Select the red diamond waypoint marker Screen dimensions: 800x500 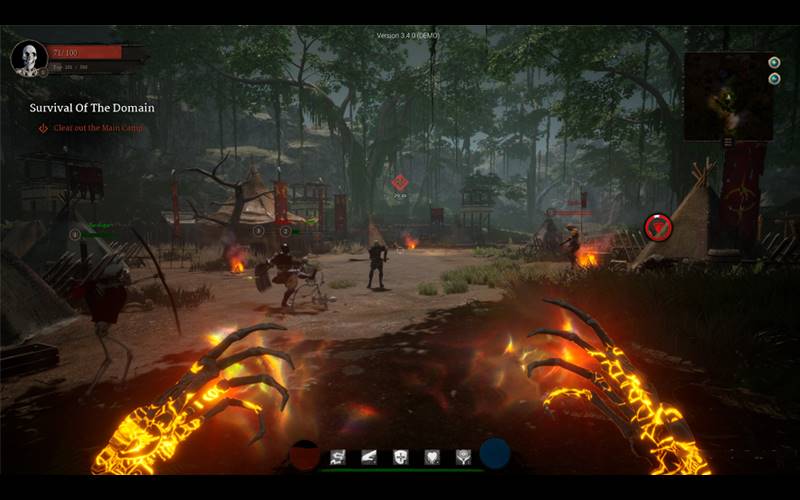pos(400,182)
